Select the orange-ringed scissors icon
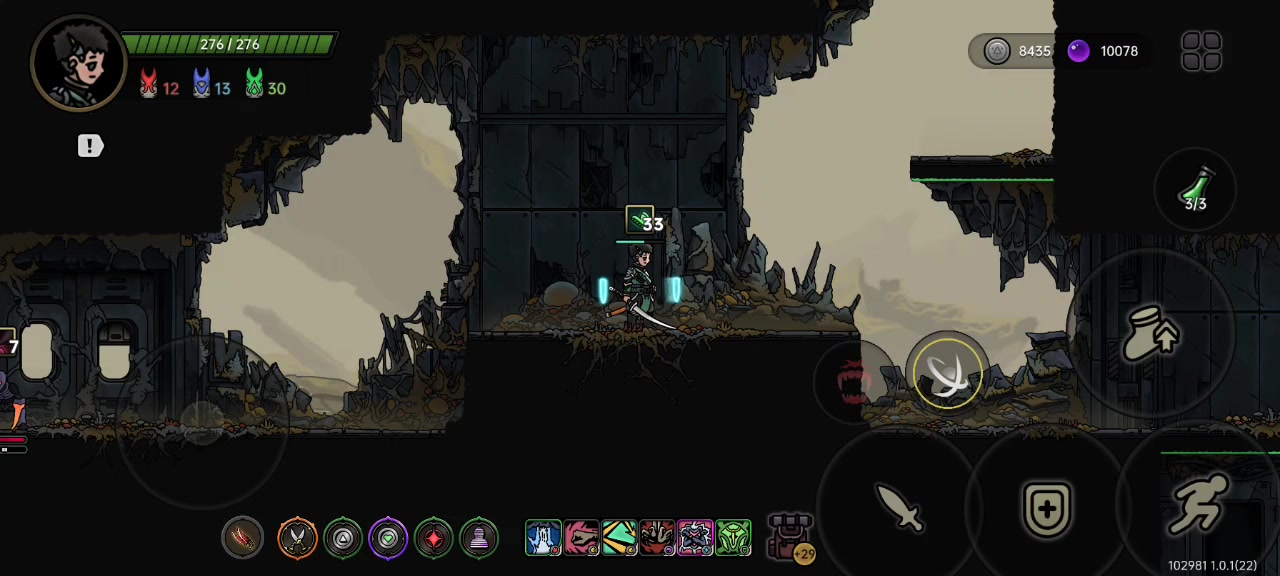 [297, 538]
